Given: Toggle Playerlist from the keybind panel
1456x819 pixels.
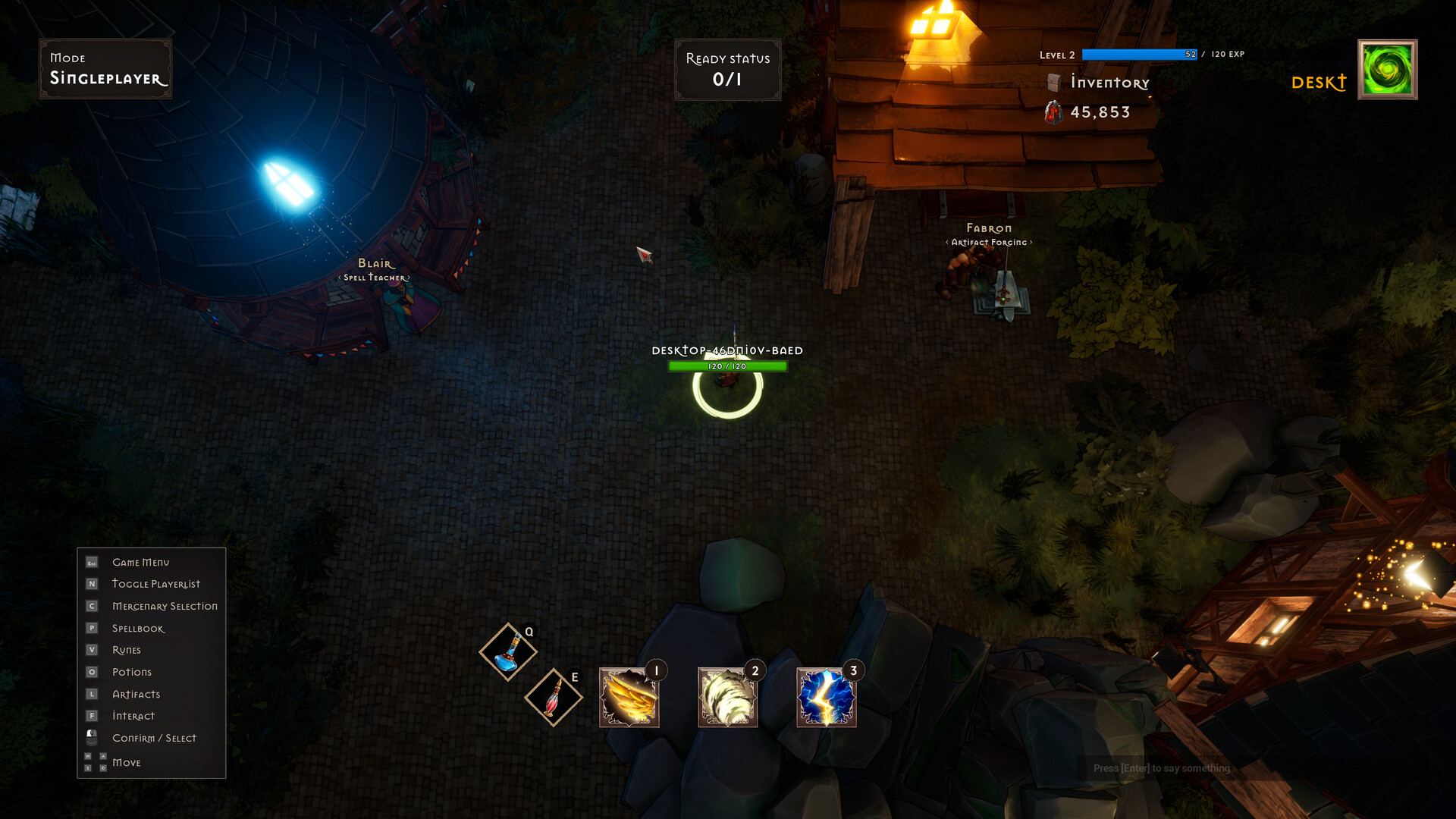Looking at the screenshot, I should point(155,584).
